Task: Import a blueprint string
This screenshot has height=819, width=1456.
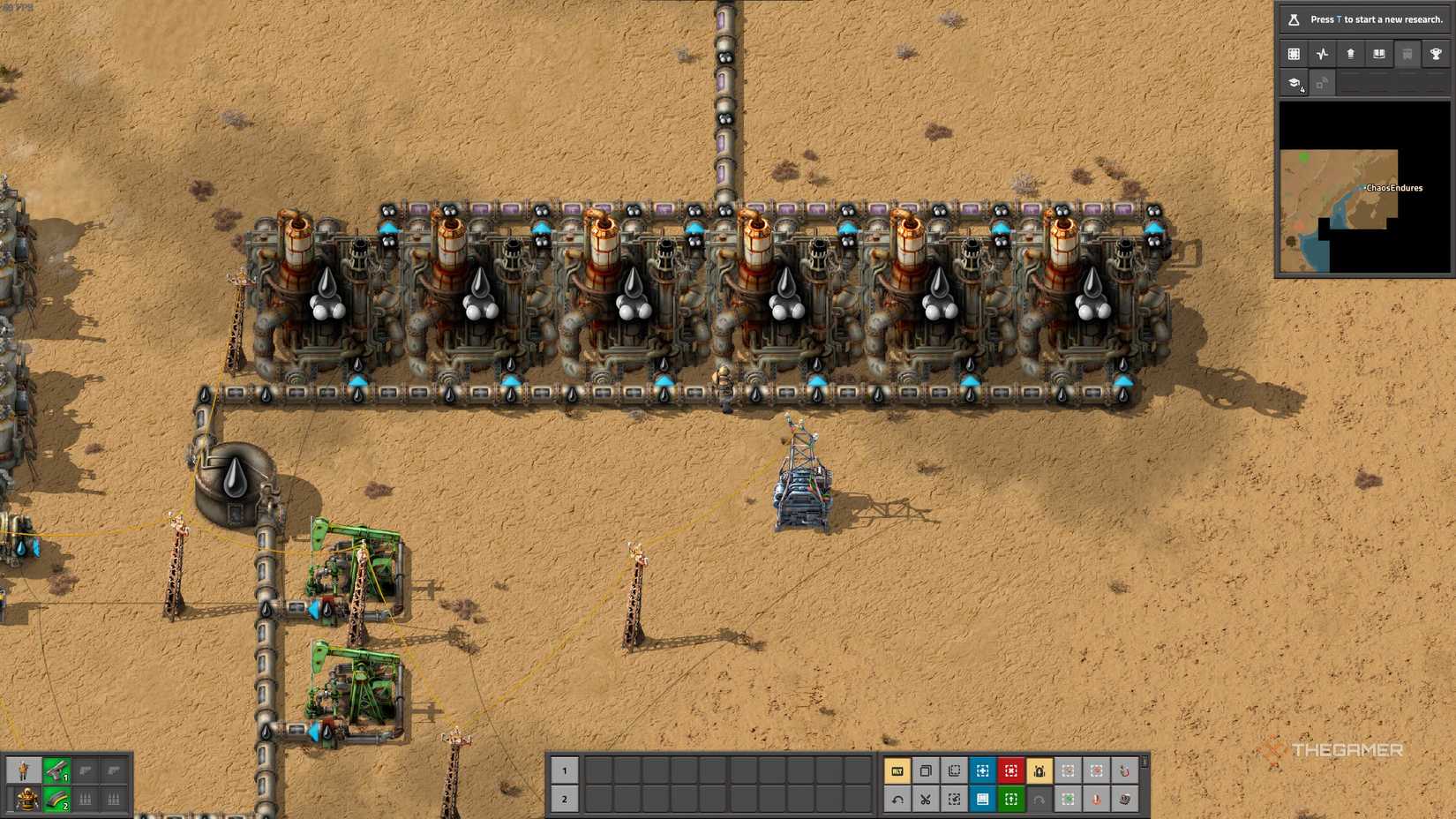Action: click(x=953, y=801)
